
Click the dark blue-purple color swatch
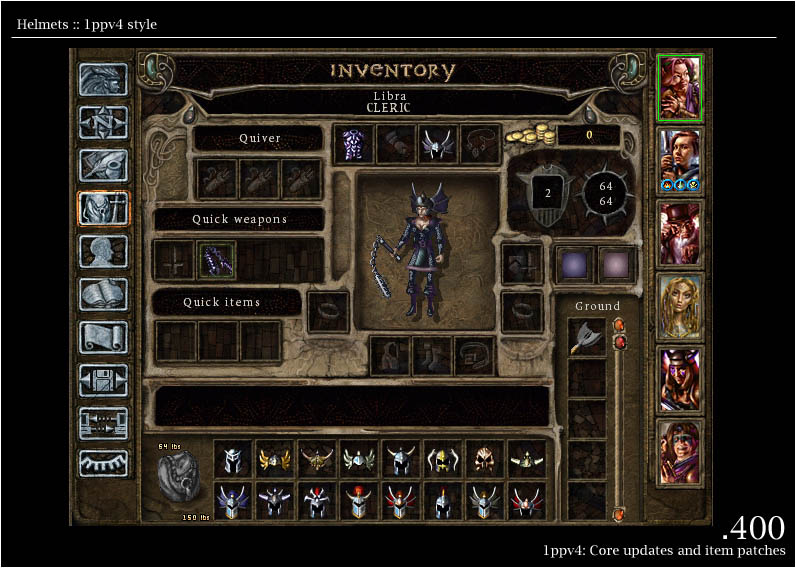pyautogui.click(x=574, y=265)
